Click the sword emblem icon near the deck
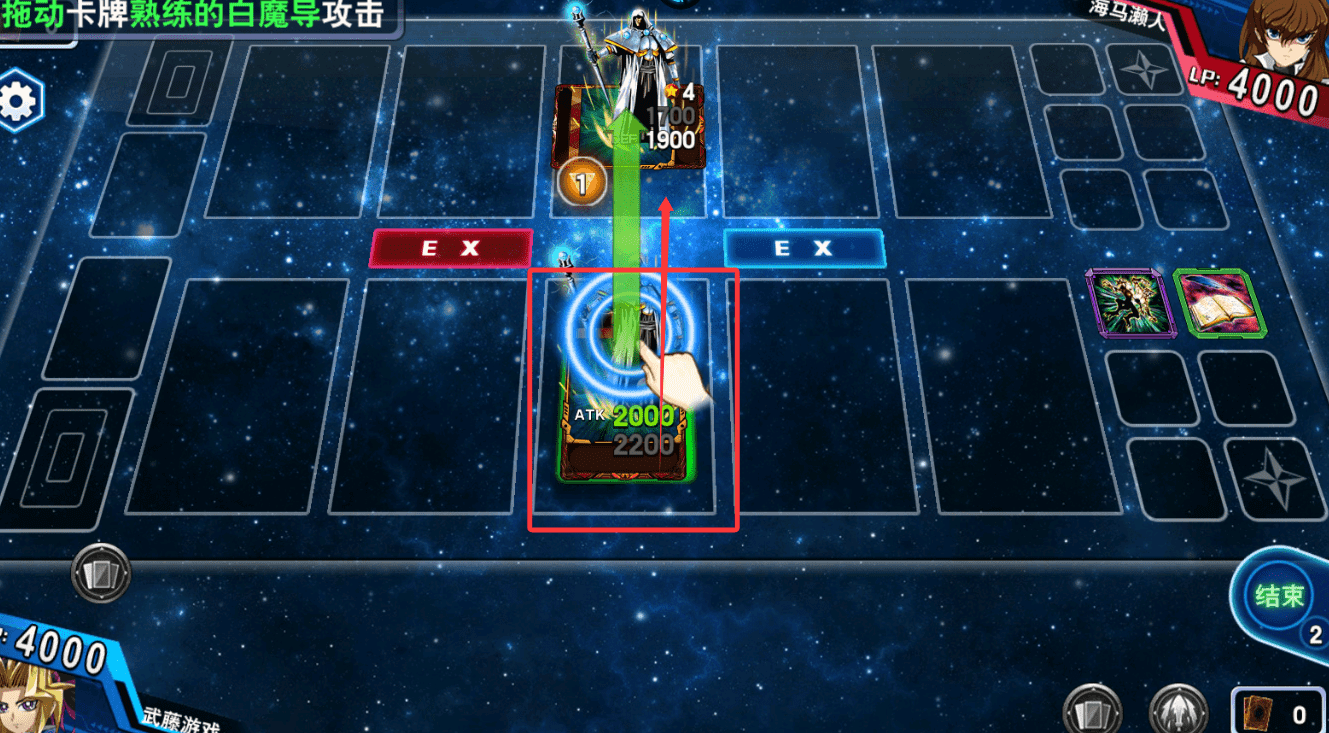1329x733 pixels. [1177, 709]
